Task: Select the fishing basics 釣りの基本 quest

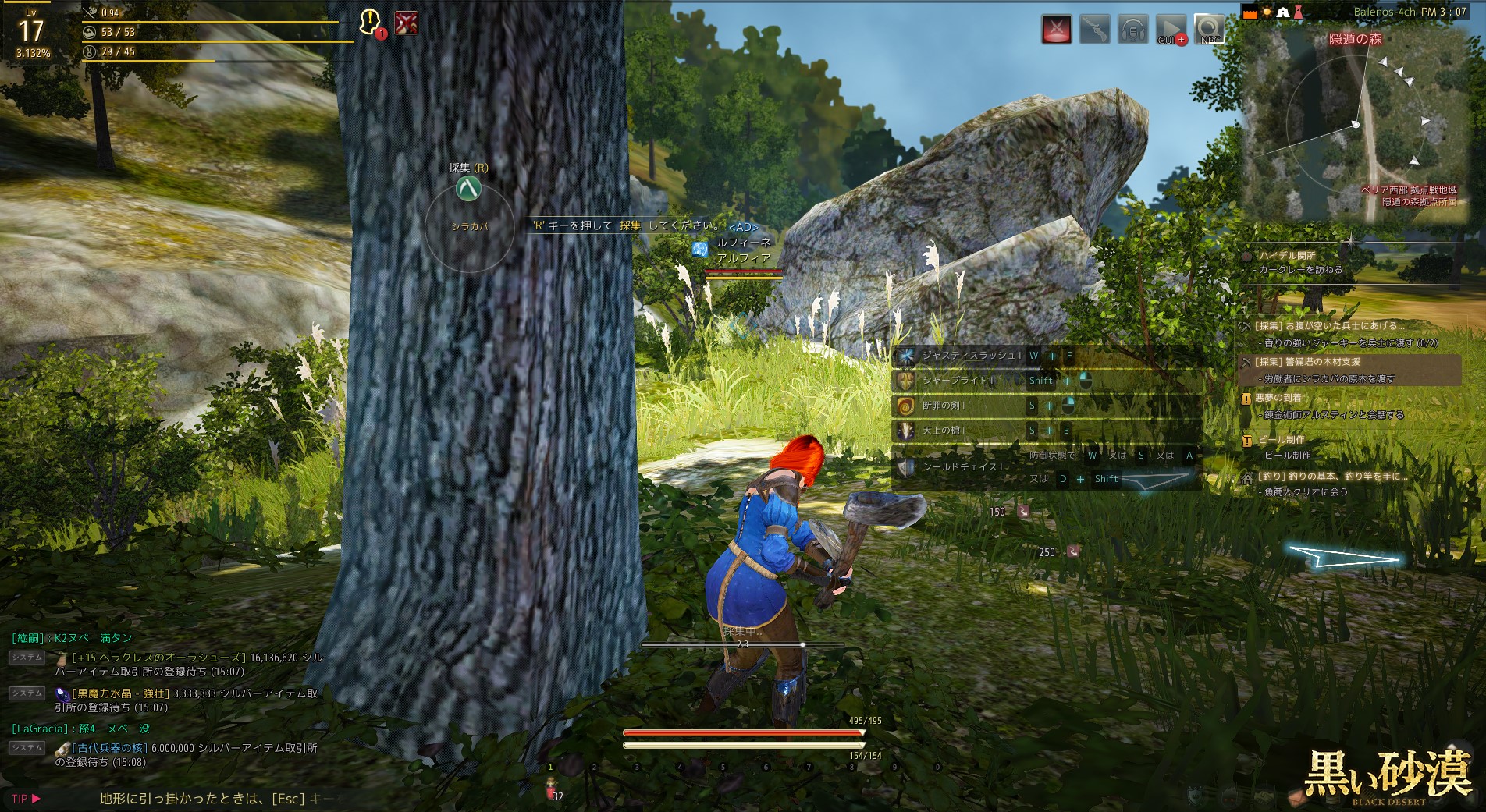Action: tap(1332, 477)
